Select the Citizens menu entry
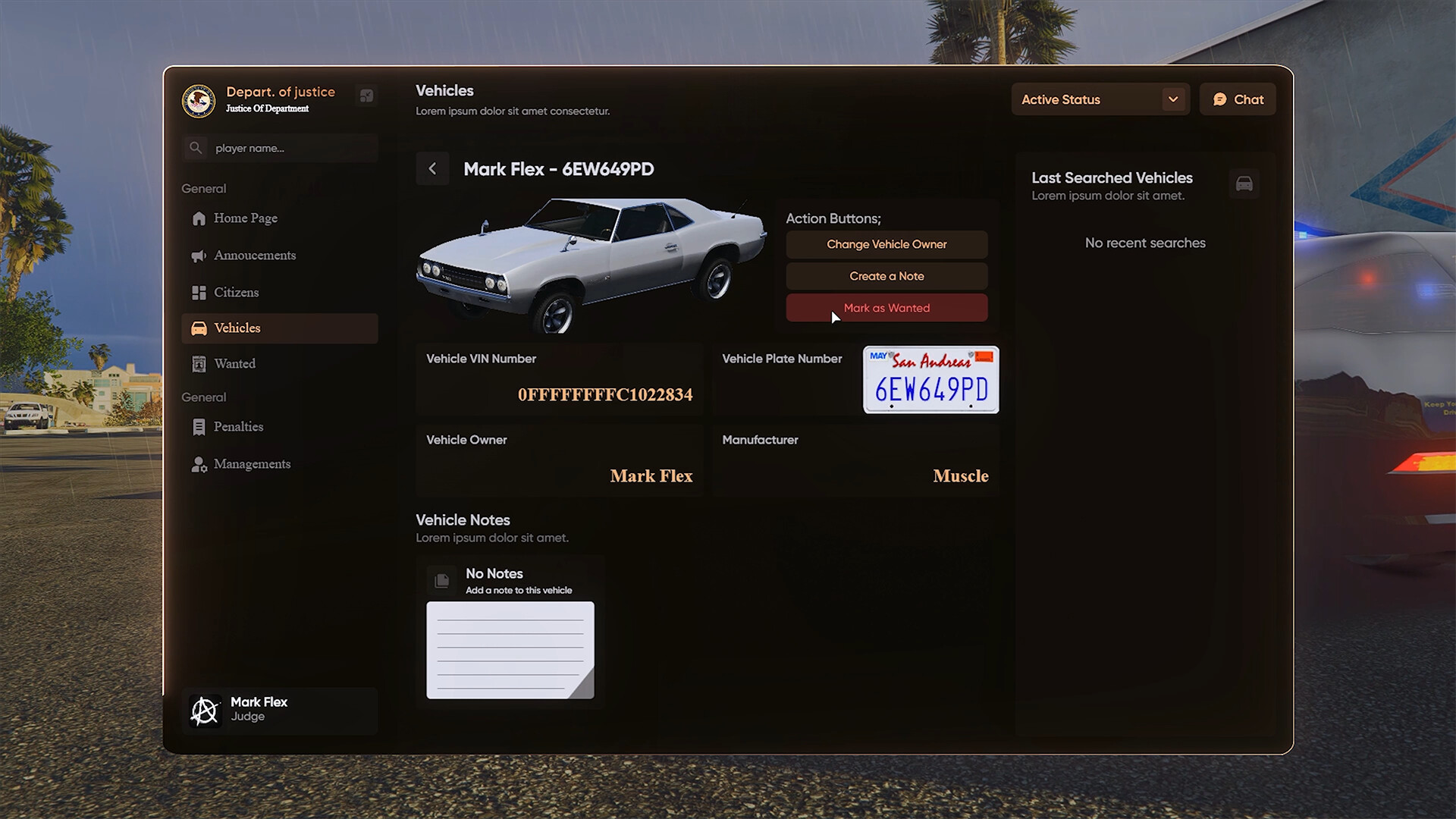Image resolution: width=1456 pixels, height=819 pixels. [x=236, y=293]
